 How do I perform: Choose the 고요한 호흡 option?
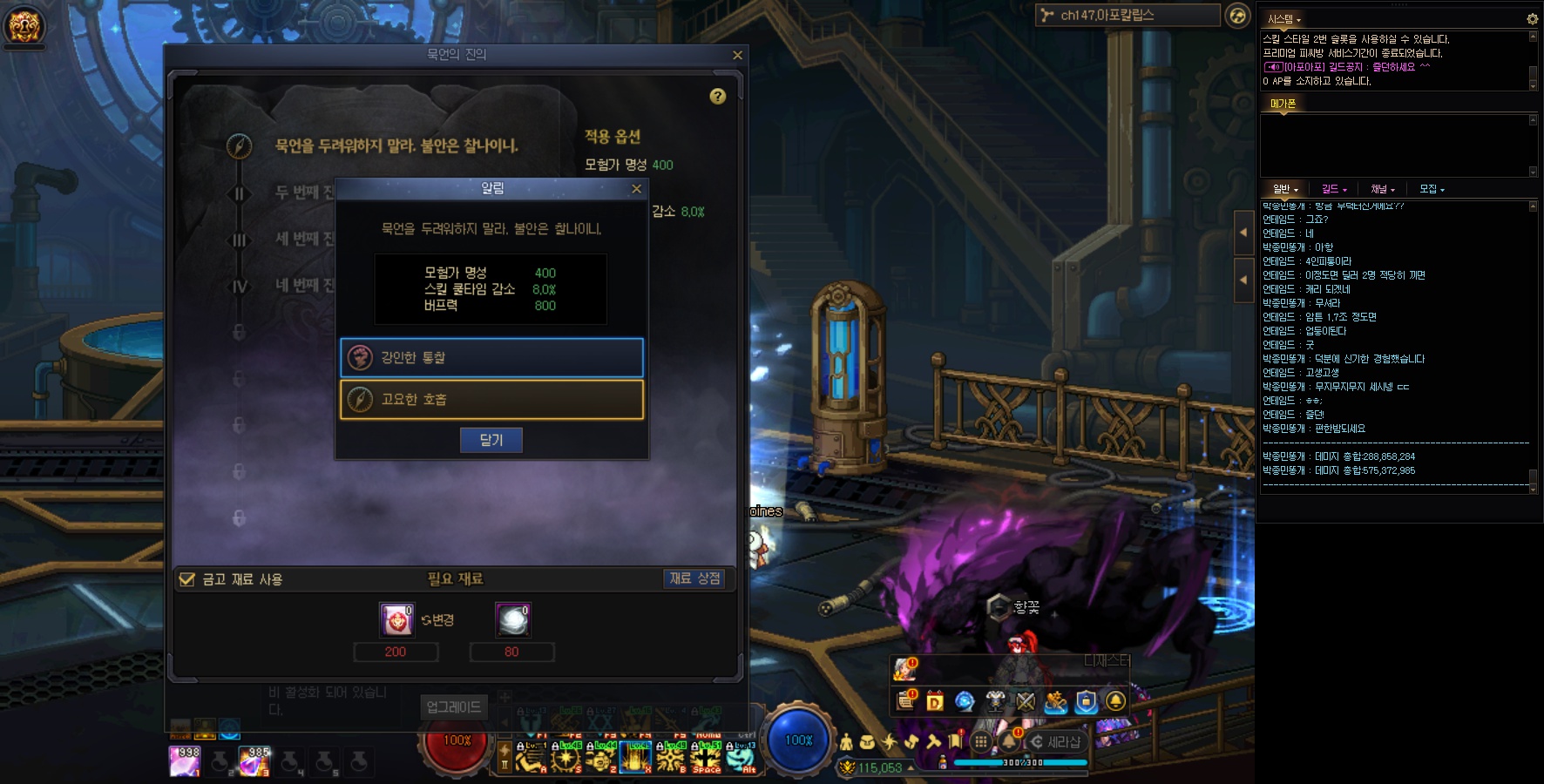491,399
